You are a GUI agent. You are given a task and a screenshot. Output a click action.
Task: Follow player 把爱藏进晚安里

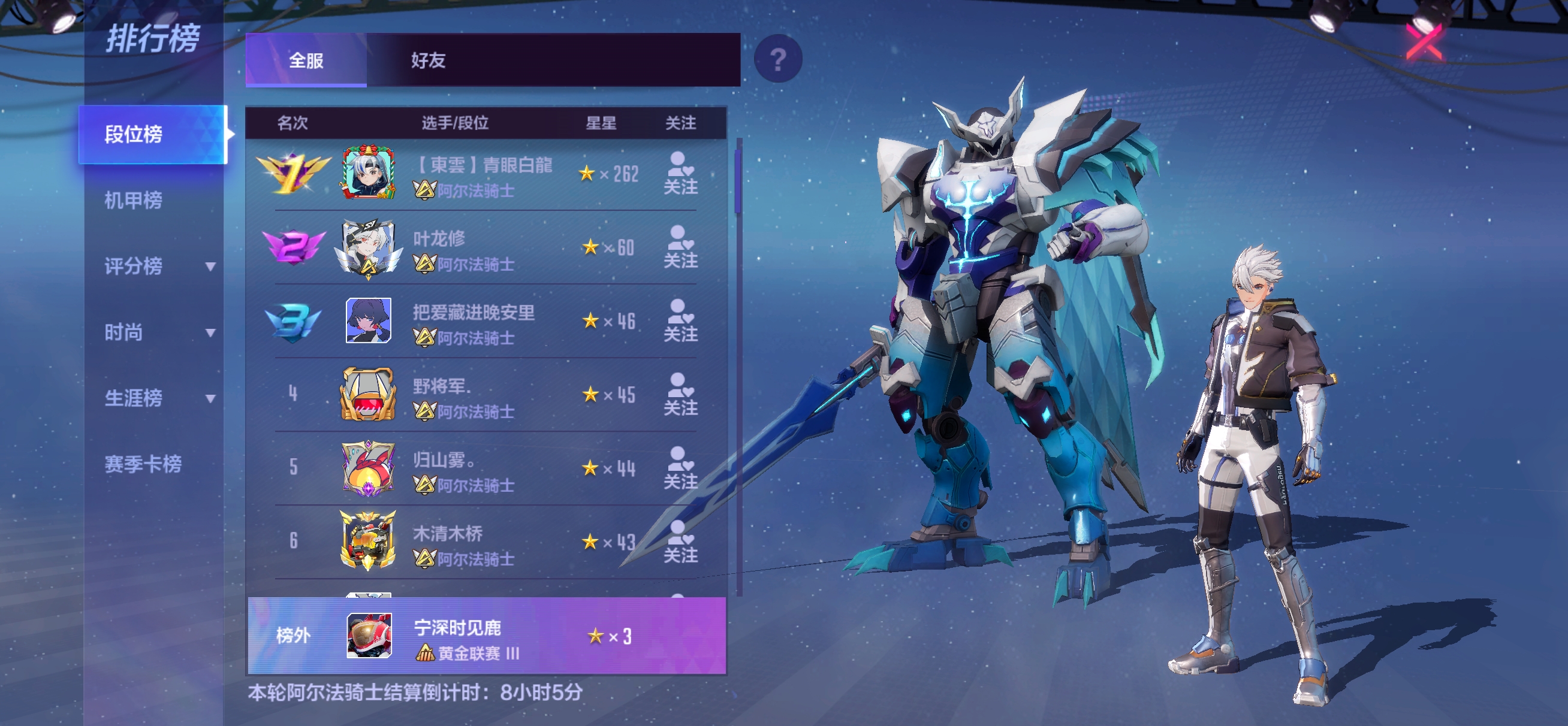click(680, 321)
